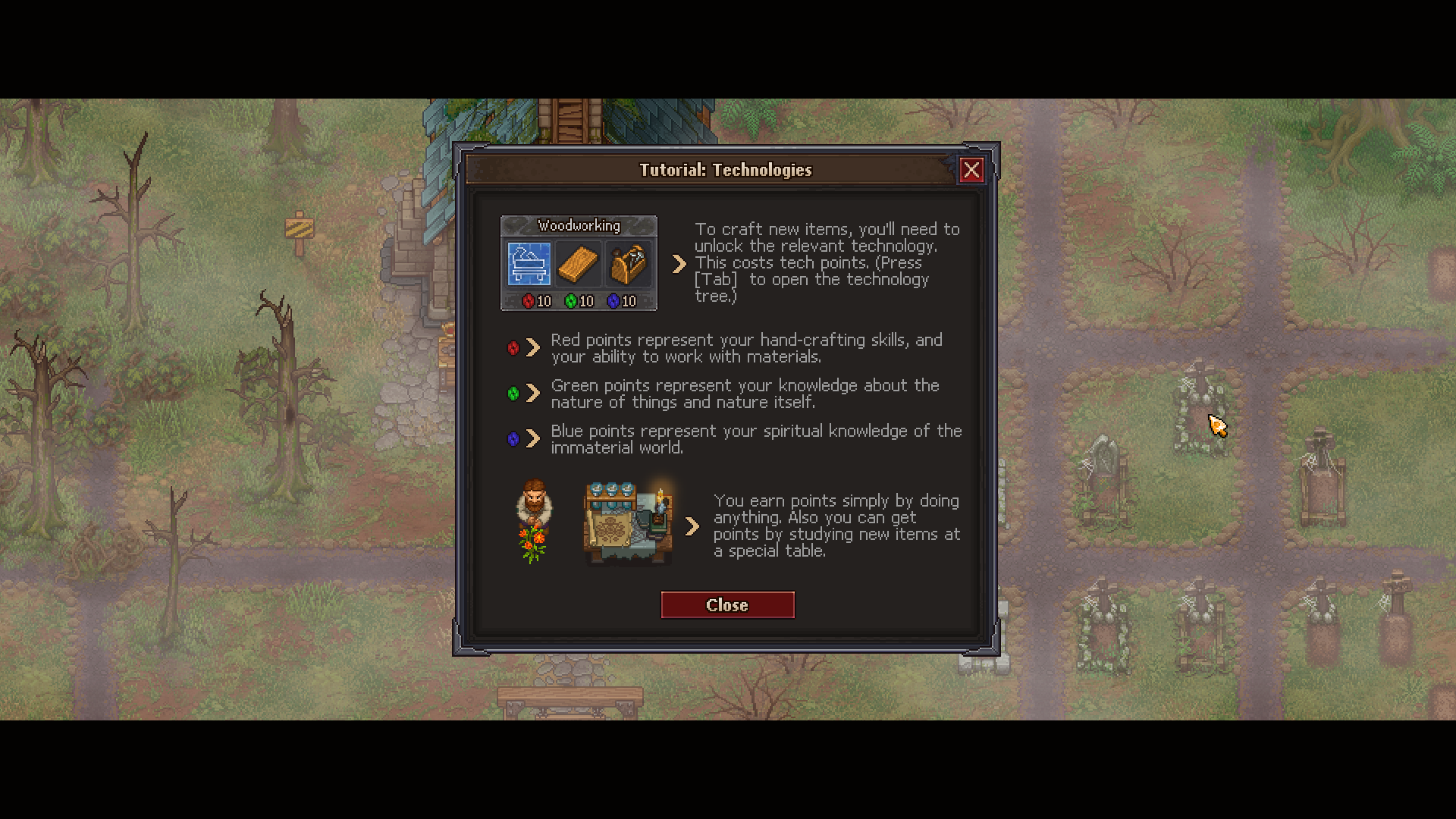Click the study table illustration
This screenshot has width=1456, height=819.
pyautogui.click(x=627, y=521)
